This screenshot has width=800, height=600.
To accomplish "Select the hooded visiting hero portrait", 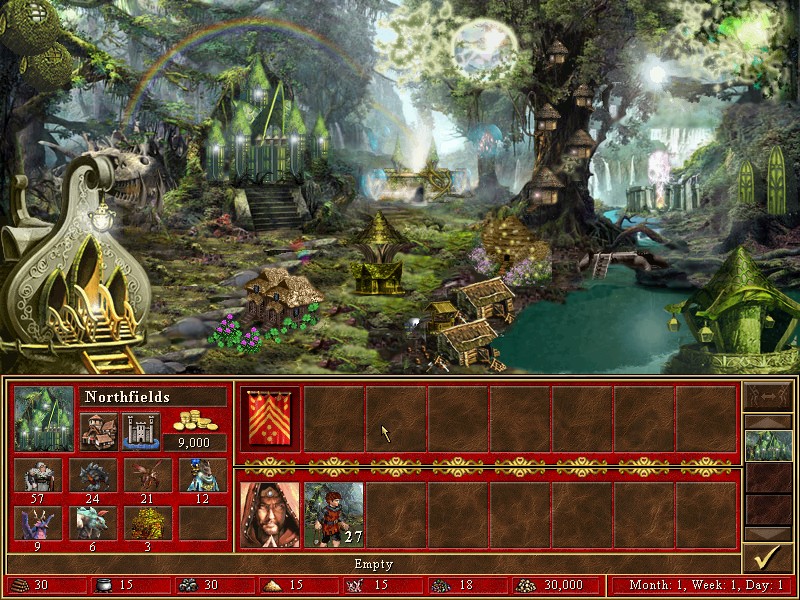I will tap(270, 514).
